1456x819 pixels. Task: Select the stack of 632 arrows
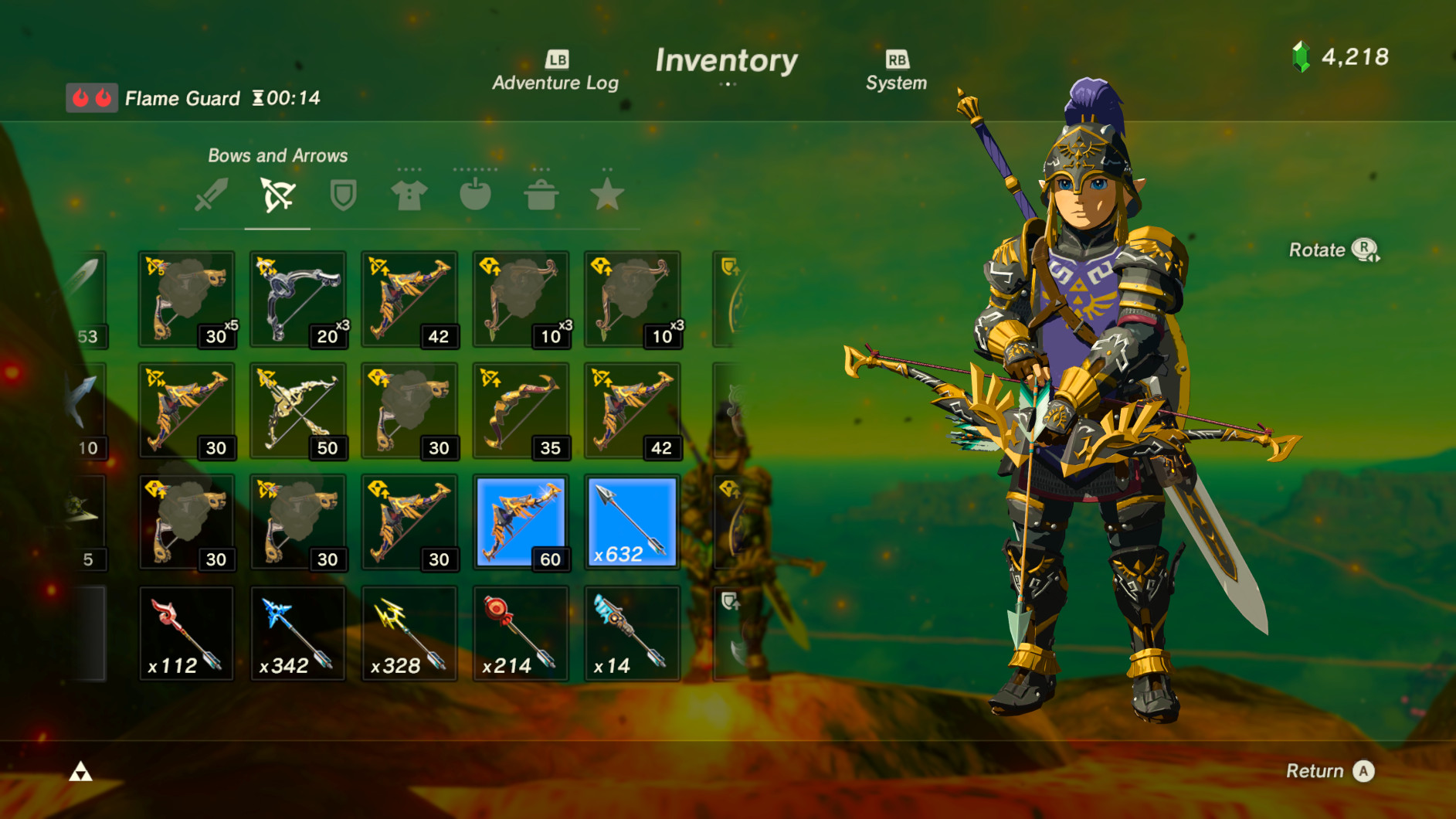(x=632, y=522)
